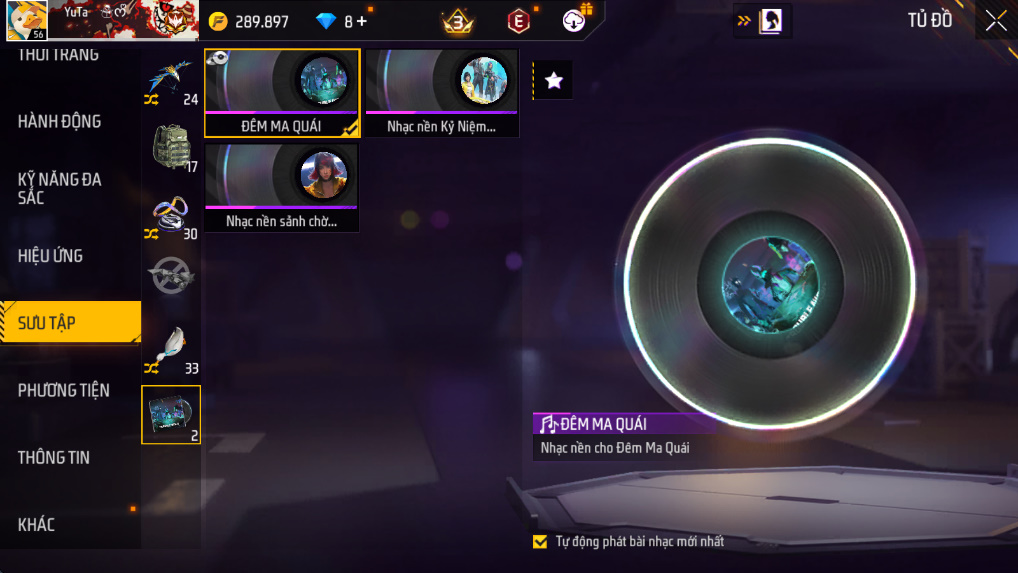
Task: Select the HIỆU ỨNG category
Action: coord(50,256)
